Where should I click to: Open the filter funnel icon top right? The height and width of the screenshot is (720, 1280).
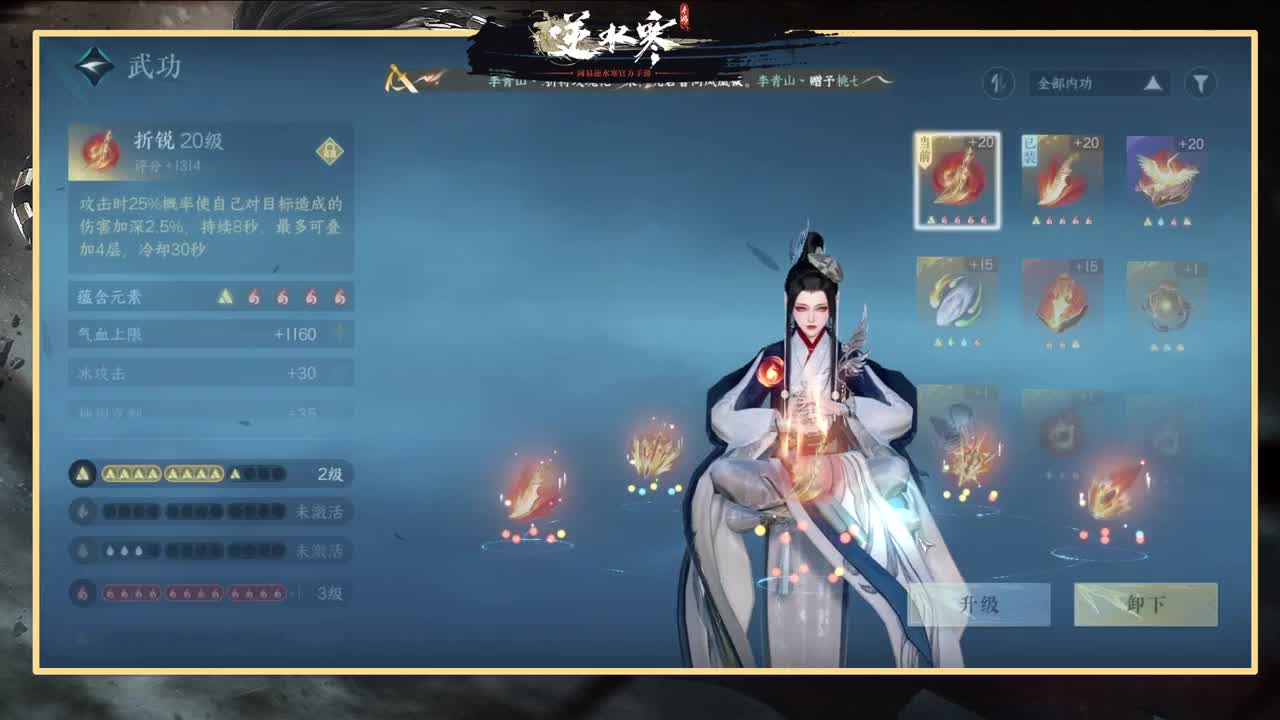(1199, 84)
